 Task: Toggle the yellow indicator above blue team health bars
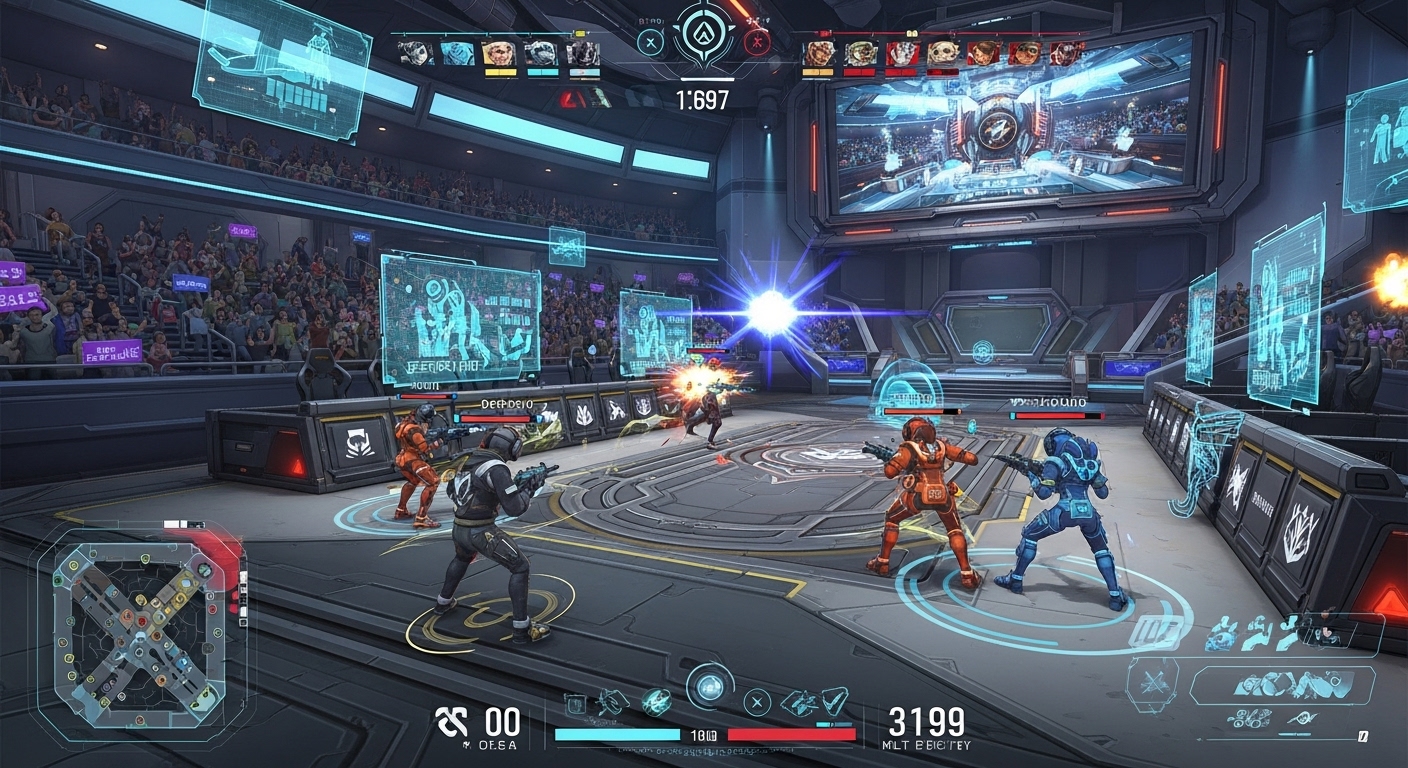580,31
